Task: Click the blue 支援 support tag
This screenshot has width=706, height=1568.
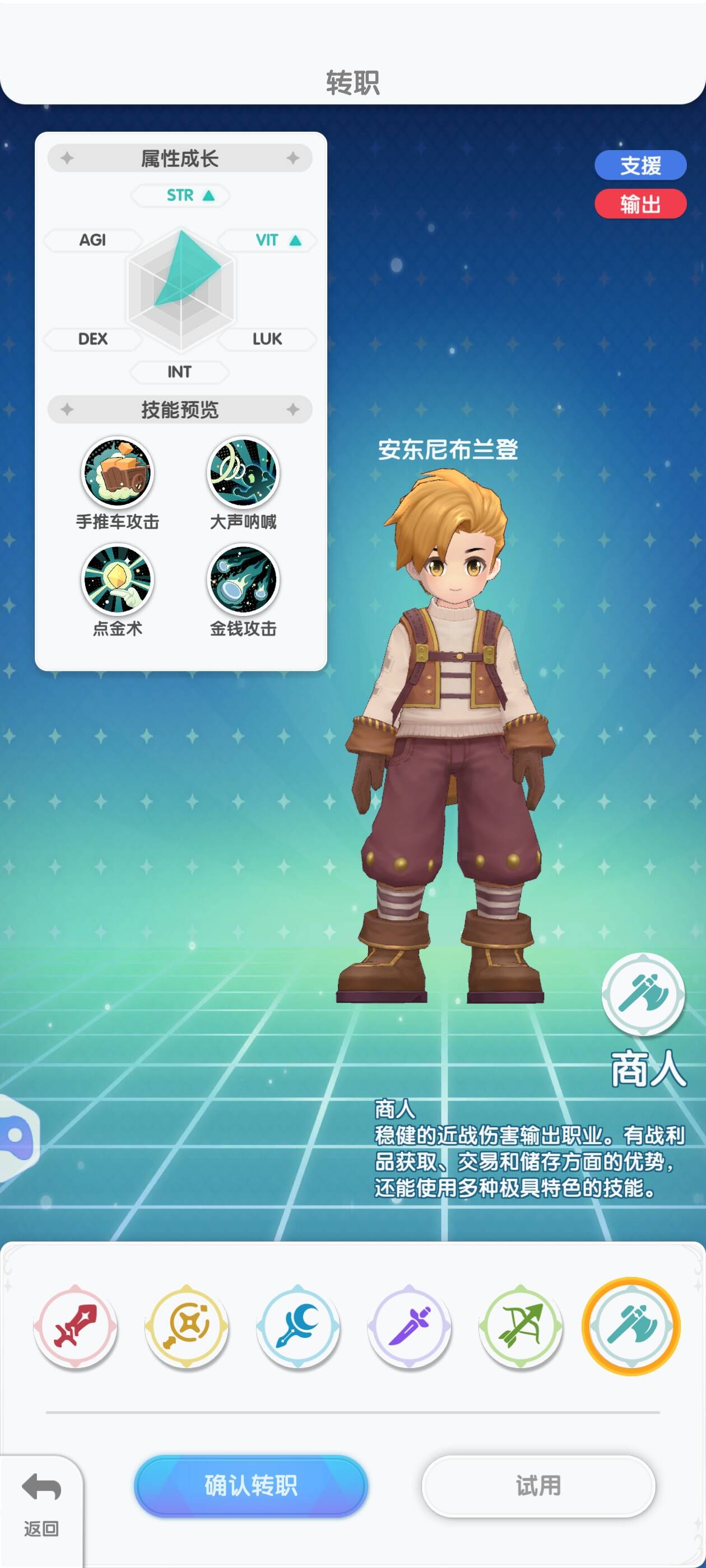Action: click(x=640, y=166)
